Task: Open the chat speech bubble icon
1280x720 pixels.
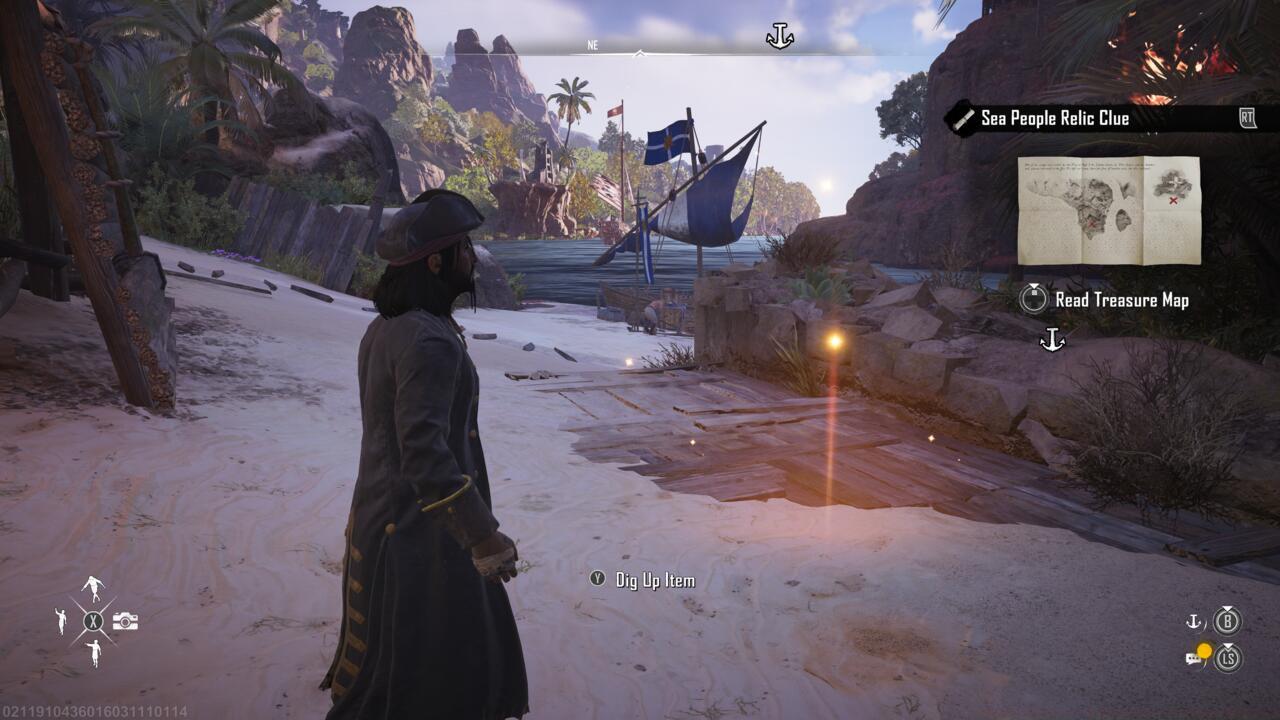Action: (1194, 656)
